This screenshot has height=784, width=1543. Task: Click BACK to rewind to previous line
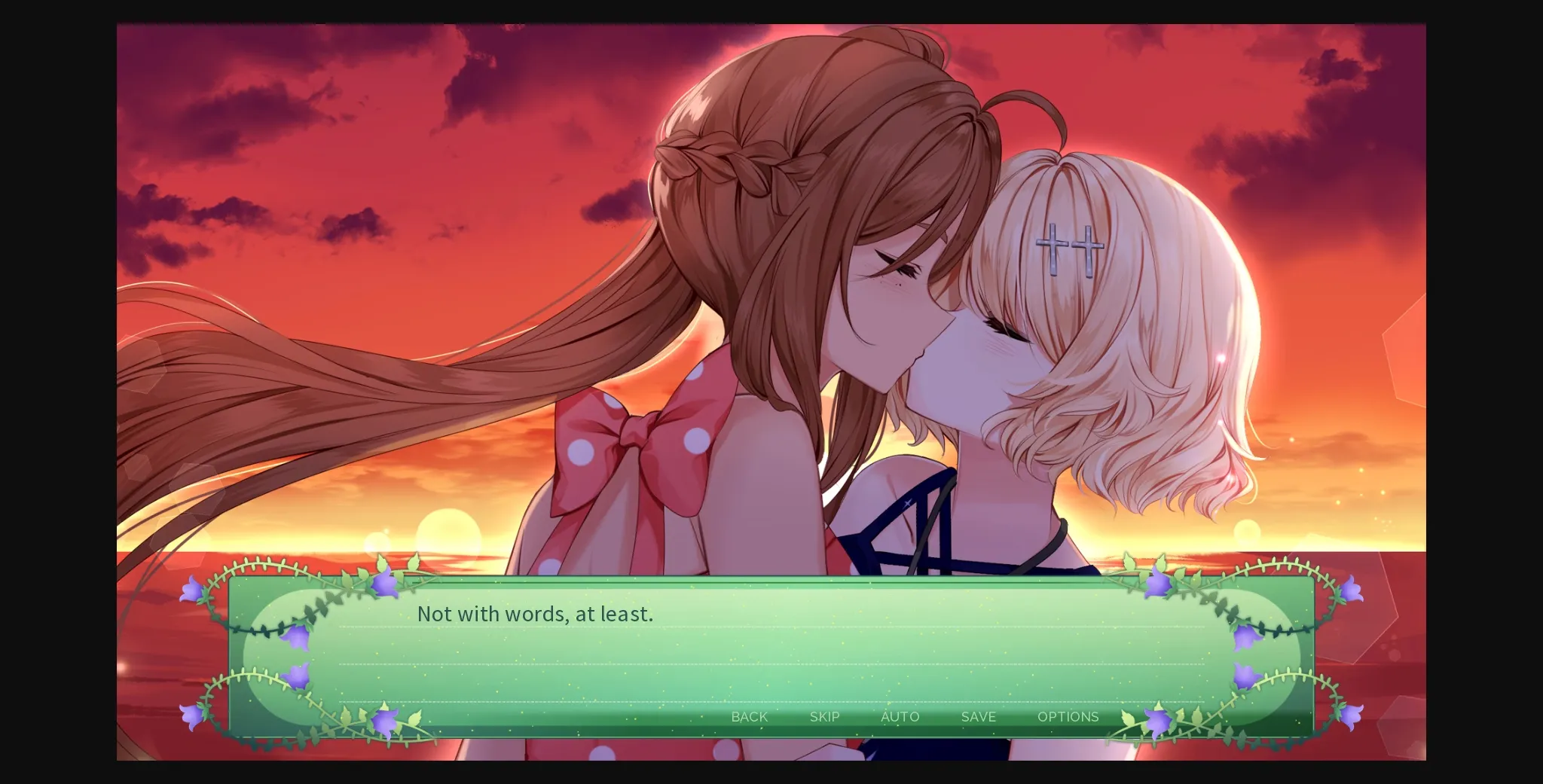coord(750,717)
